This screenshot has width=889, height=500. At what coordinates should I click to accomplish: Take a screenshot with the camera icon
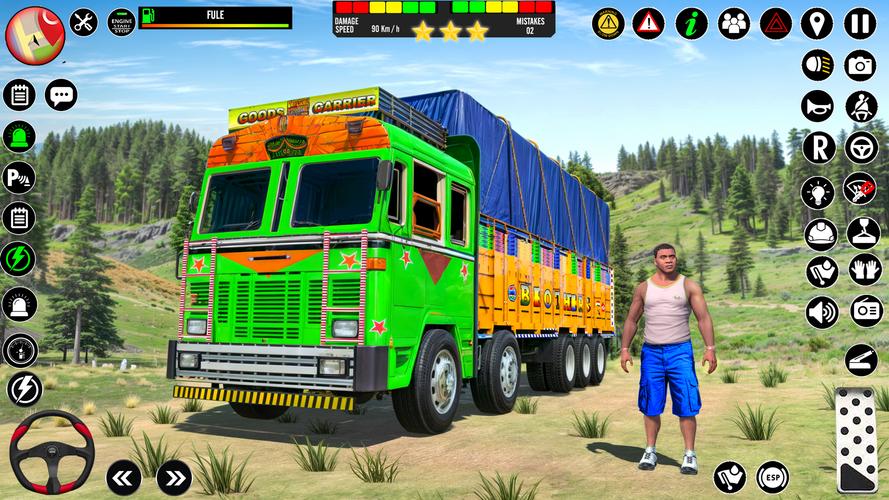(860, 65)
